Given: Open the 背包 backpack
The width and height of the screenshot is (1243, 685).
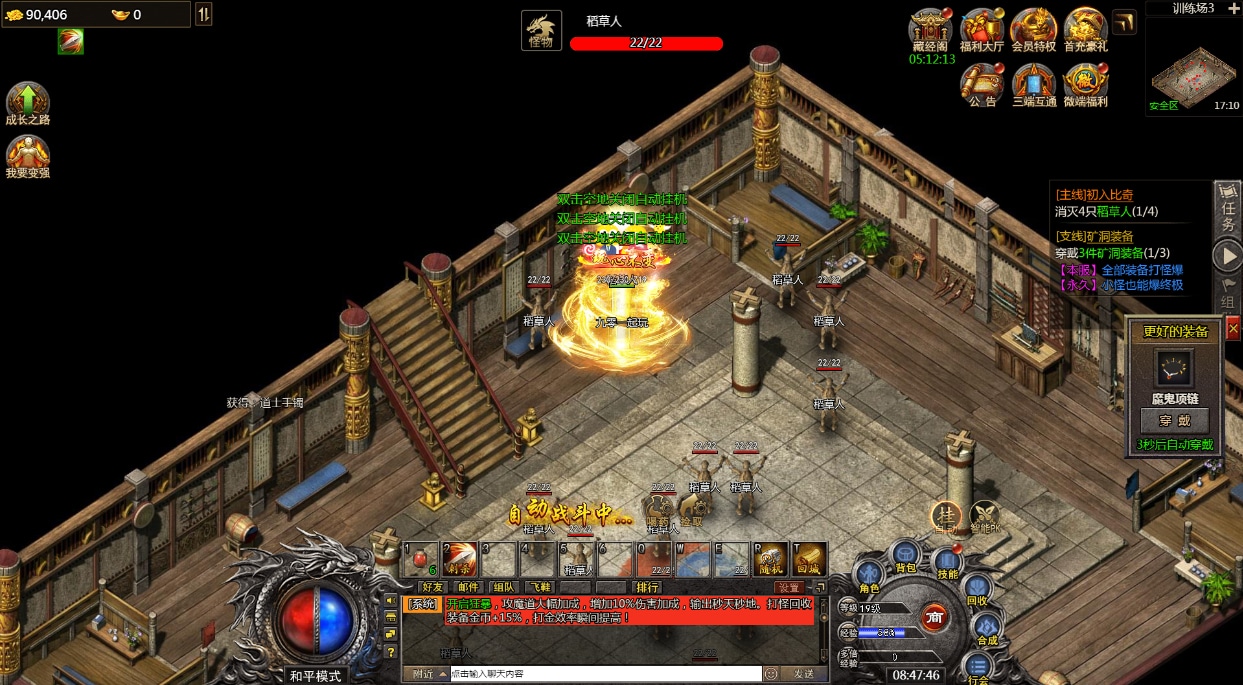Looking at the screenshot, I should 905,555.
